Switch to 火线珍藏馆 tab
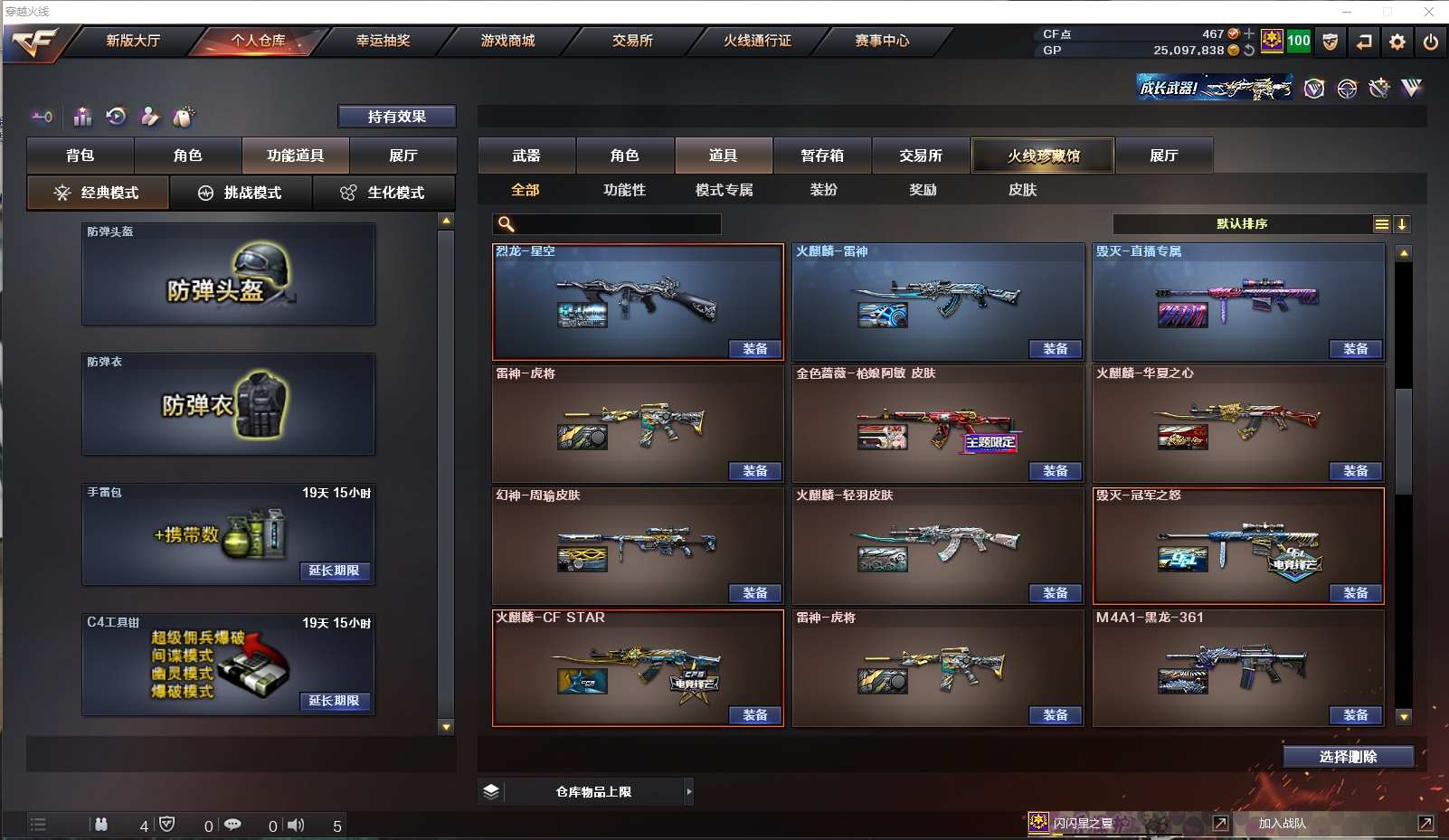The width and height of the screenshot is (1449, 840). click(1043, 156)
